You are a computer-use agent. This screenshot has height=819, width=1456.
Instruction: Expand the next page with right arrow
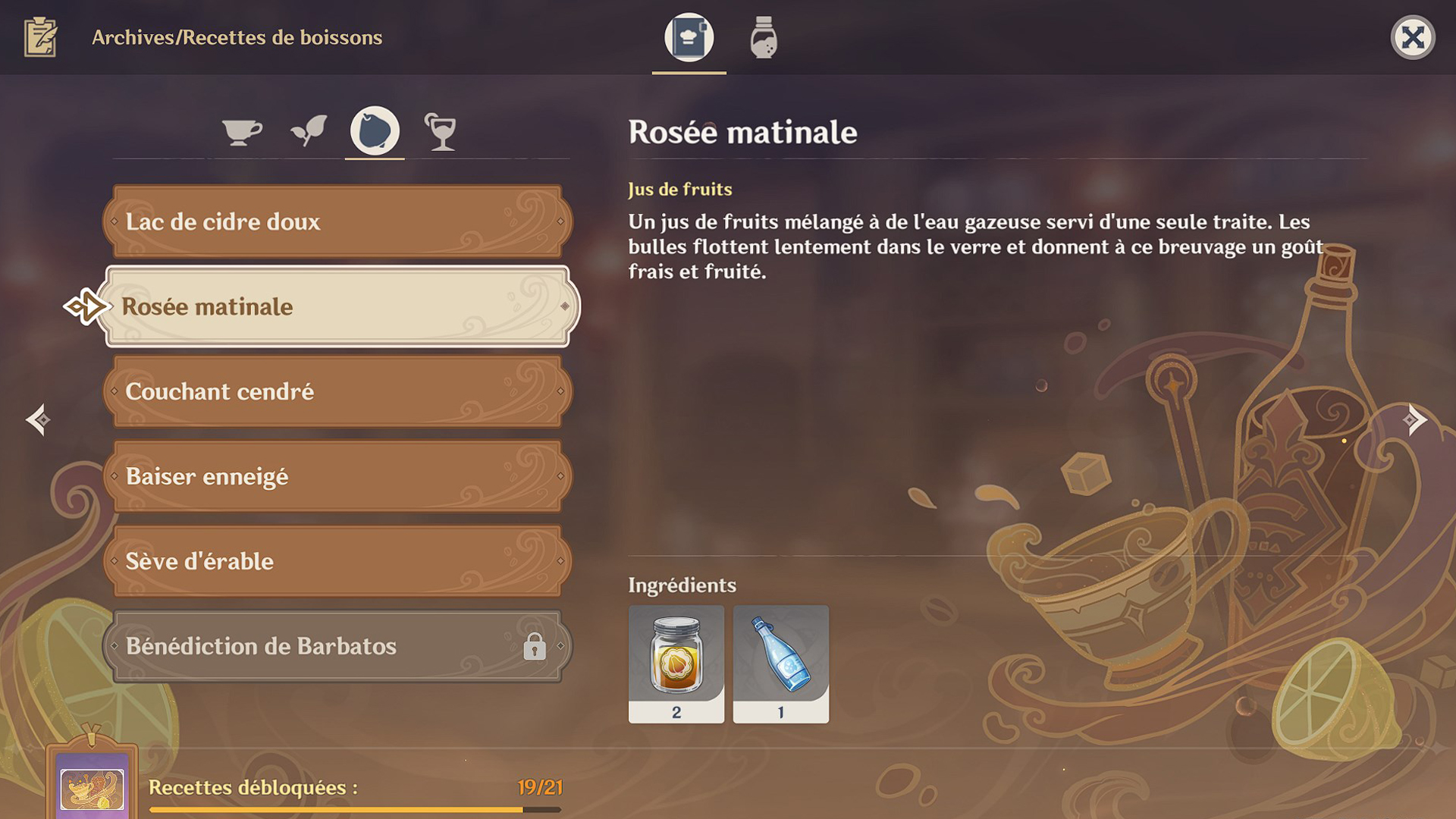pyautogui.click(x=1417, y=418)
